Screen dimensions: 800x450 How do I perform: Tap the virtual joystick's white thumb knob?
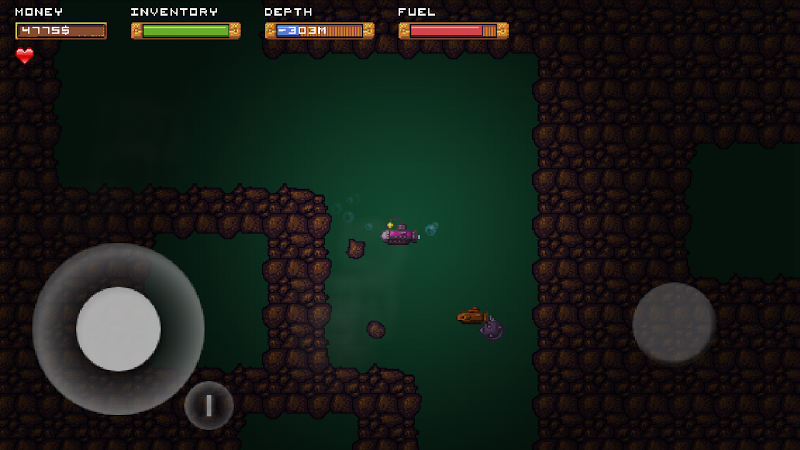pos(118,329)
